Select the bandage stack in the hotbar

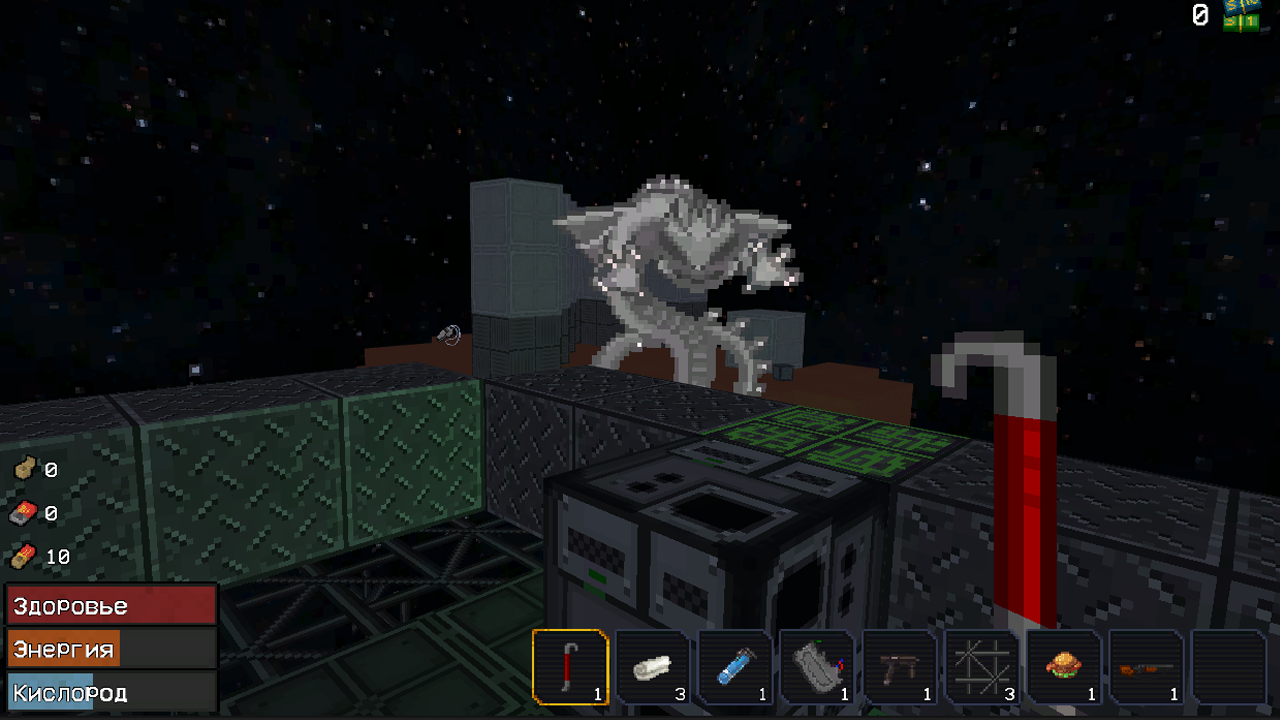tap(654, 668)
